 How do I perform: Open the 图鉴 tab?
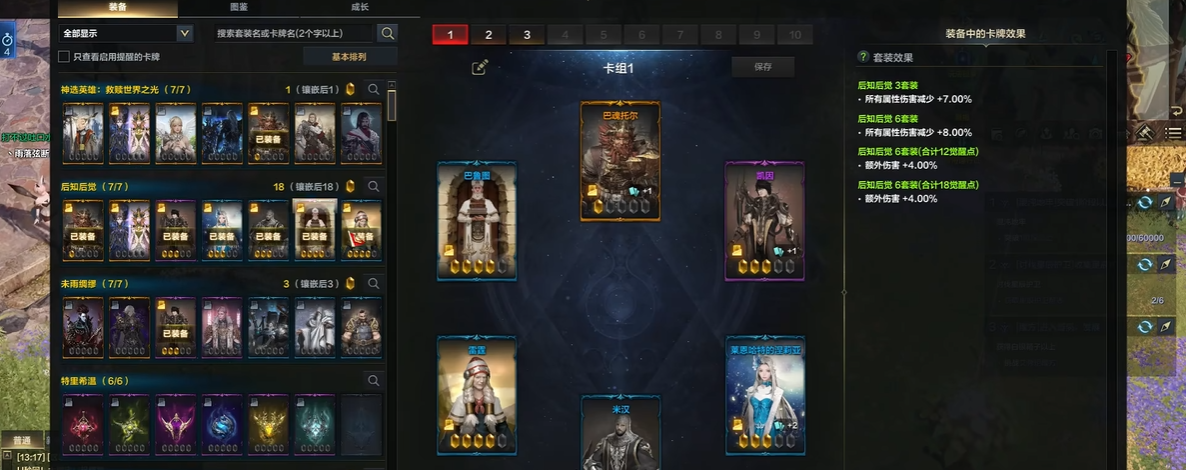[x=239, y=7]
